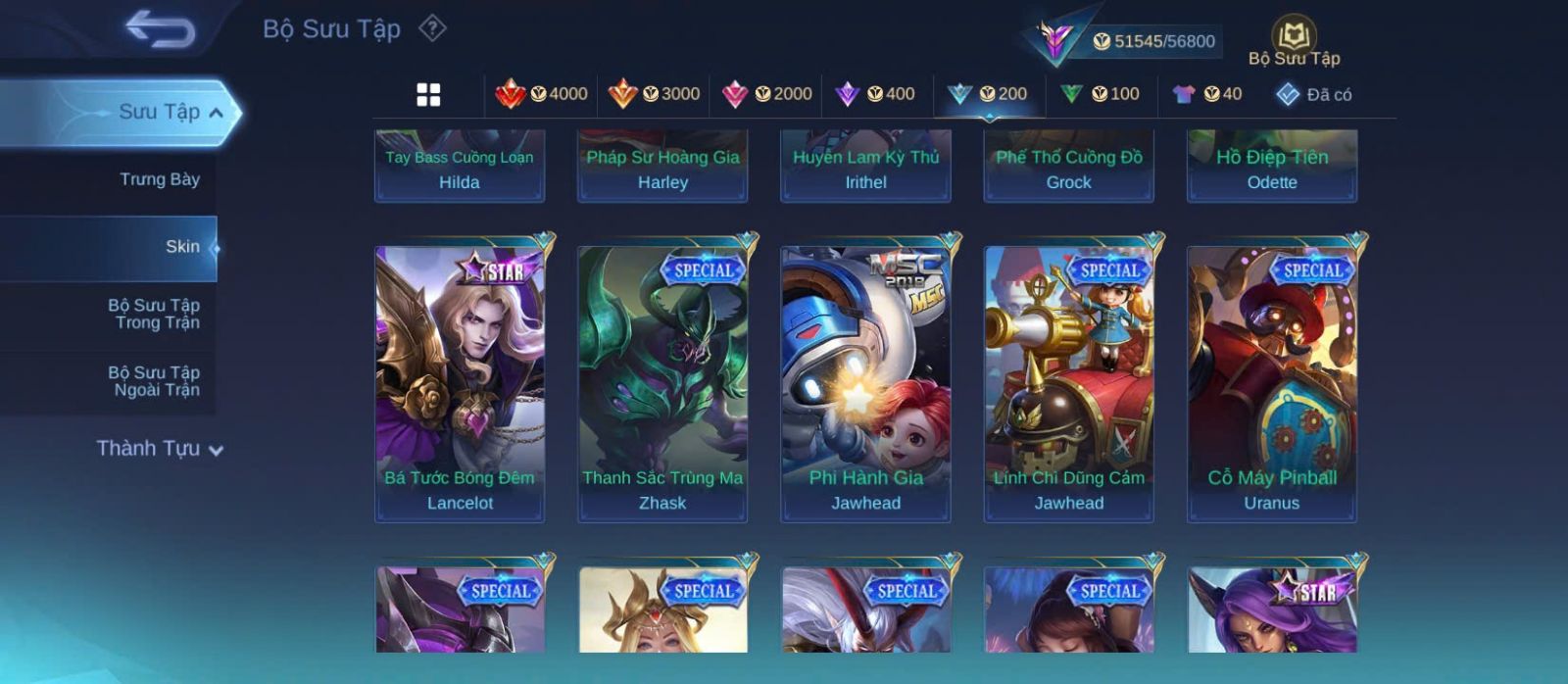Switch to the 3000 point tier tab
The image size is (1568, 684).
tap(654, 94)
